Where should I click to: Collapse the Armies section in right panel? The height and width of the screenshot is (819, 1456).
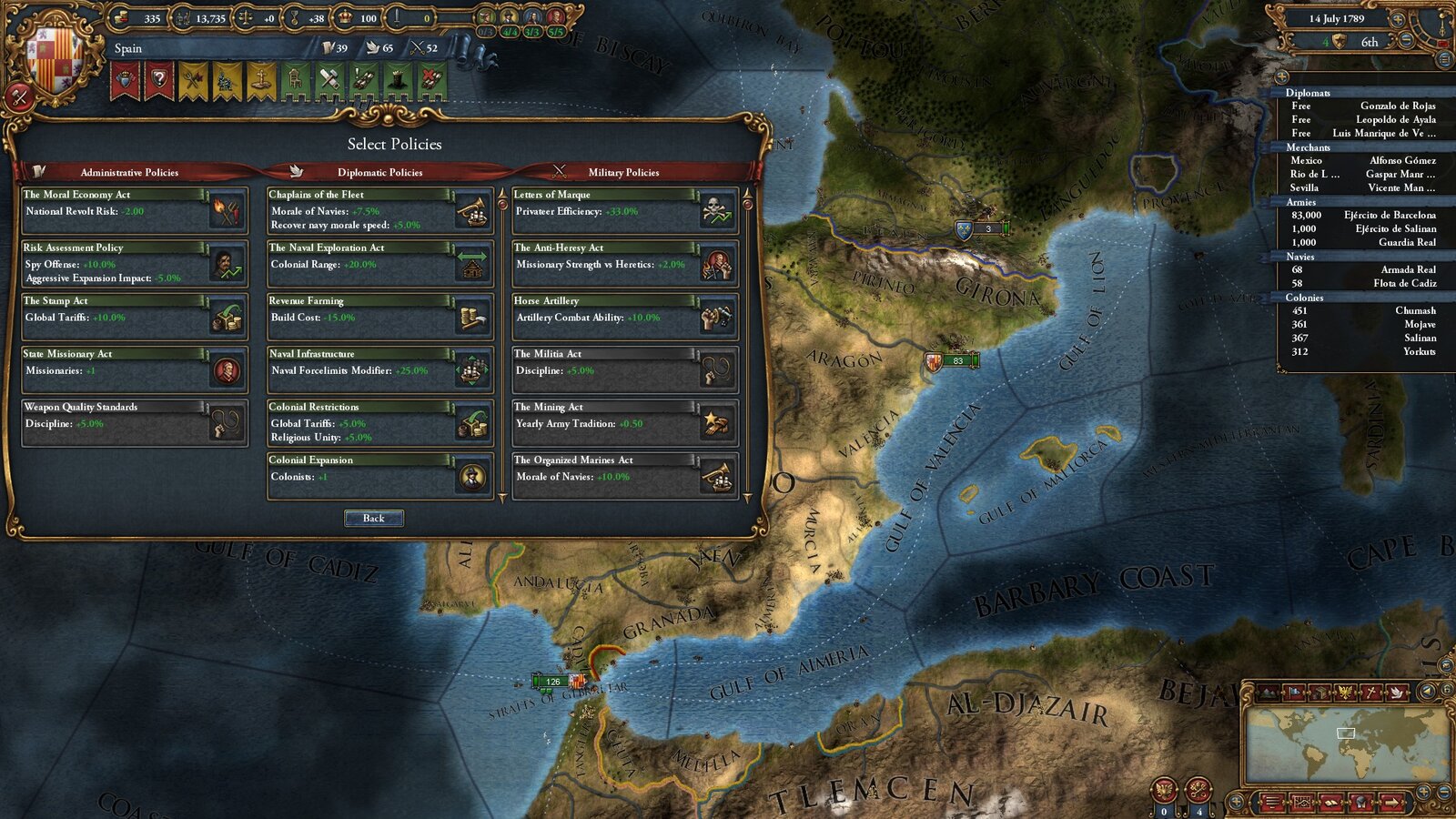coord(1301,202)
